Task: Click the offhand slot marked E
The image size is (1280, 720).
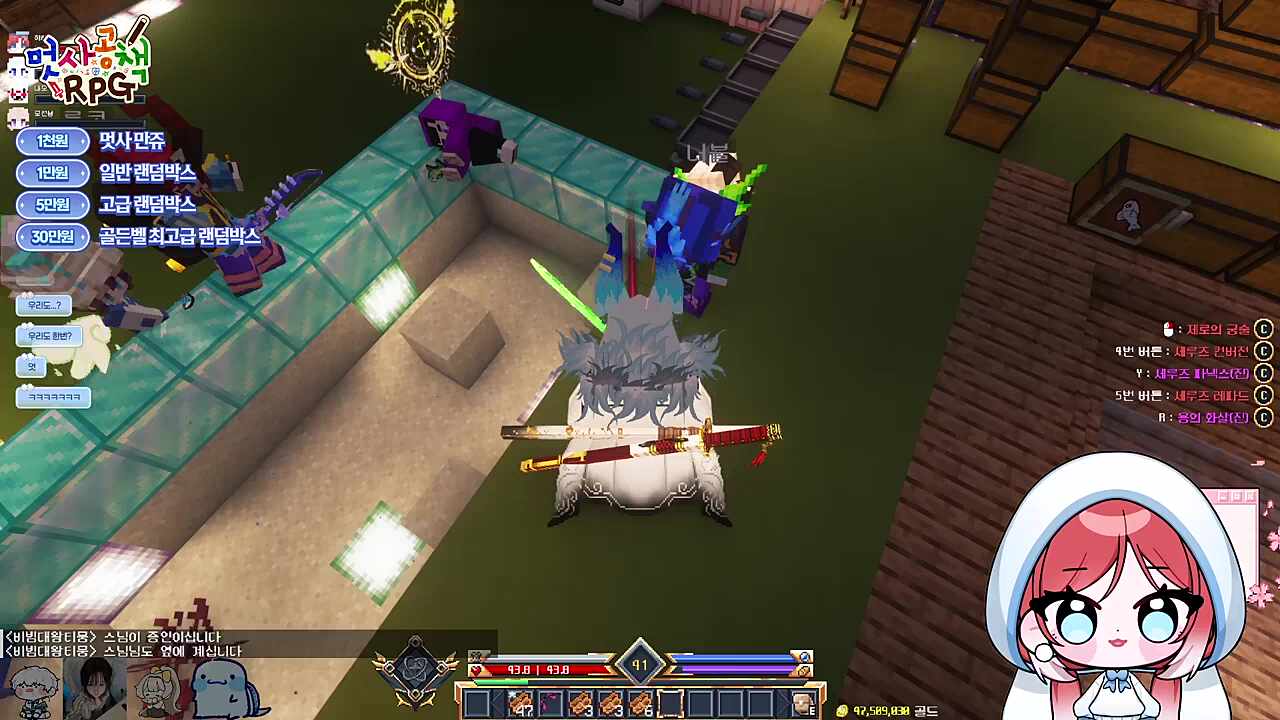Action: [x=803, y=704]
